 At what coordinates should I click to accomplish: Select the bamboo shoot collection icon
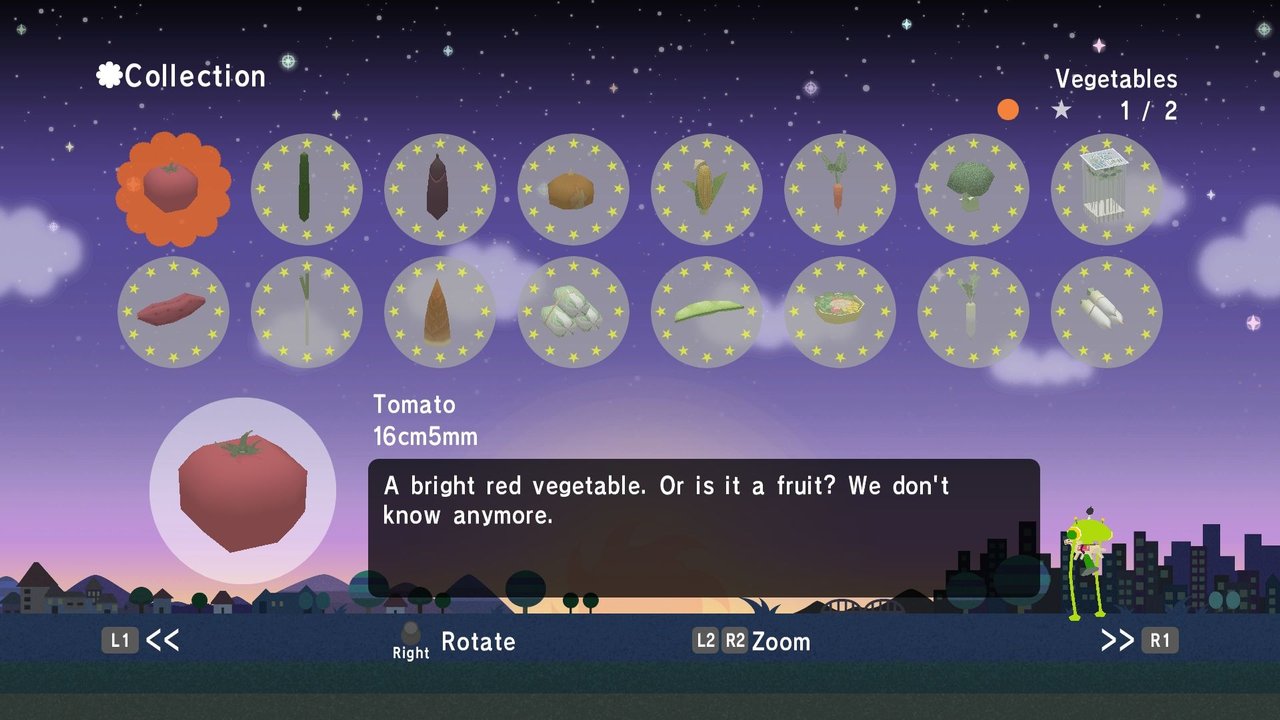pos(440,311)
